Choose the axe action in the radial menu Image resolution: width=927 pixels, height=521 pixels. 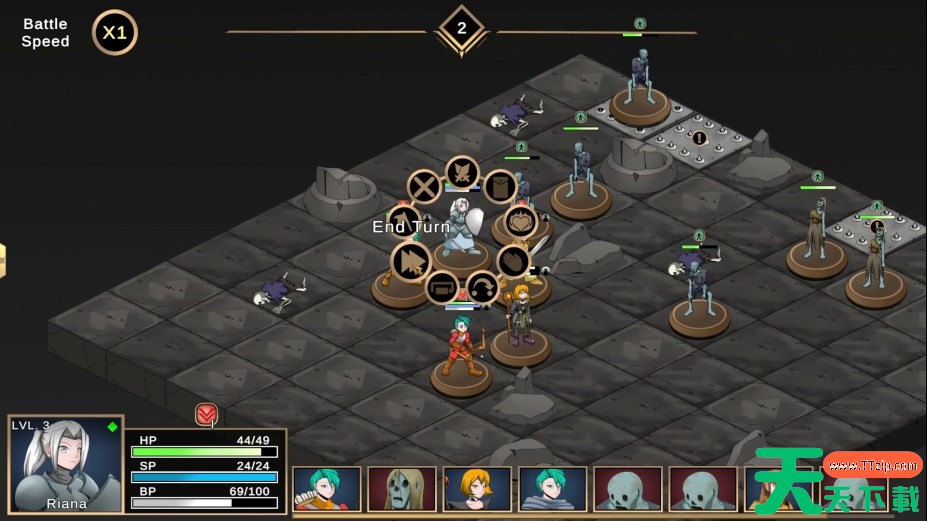coord(405,221)
